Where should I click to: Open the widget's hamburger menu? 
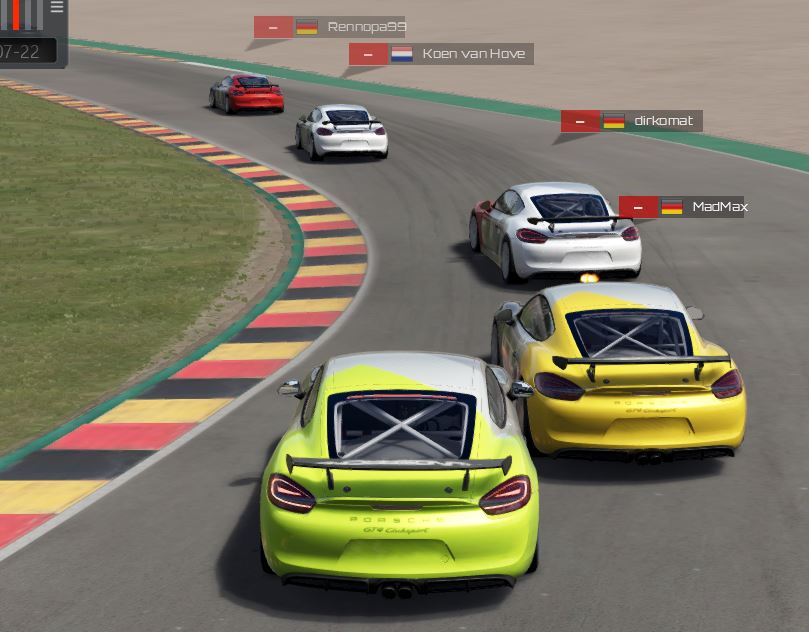tap(57, 7)
